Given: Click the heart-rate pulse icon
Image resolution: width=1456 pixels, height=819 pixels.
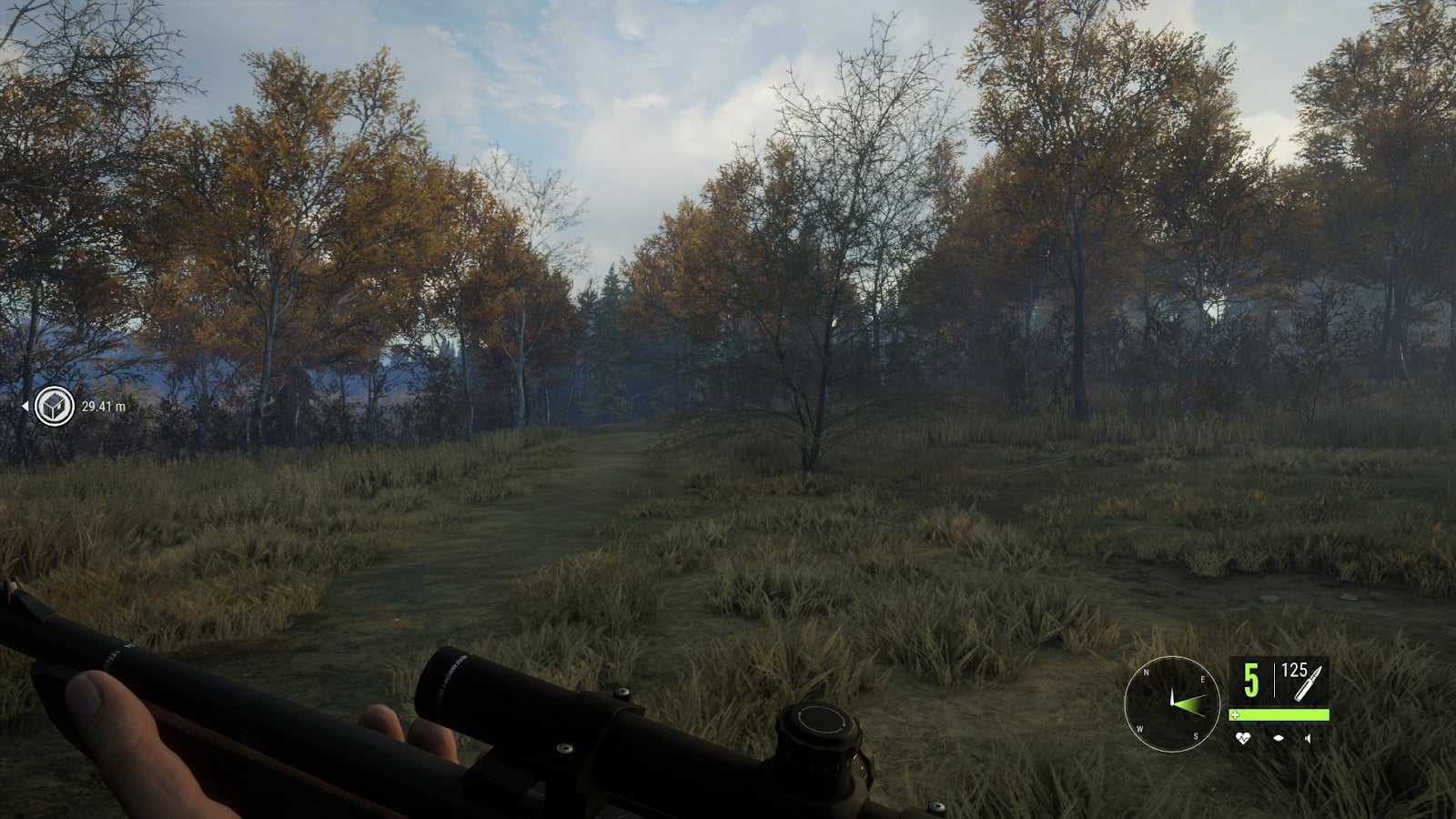Looking at the screenshot, I should coord(1243,738).
